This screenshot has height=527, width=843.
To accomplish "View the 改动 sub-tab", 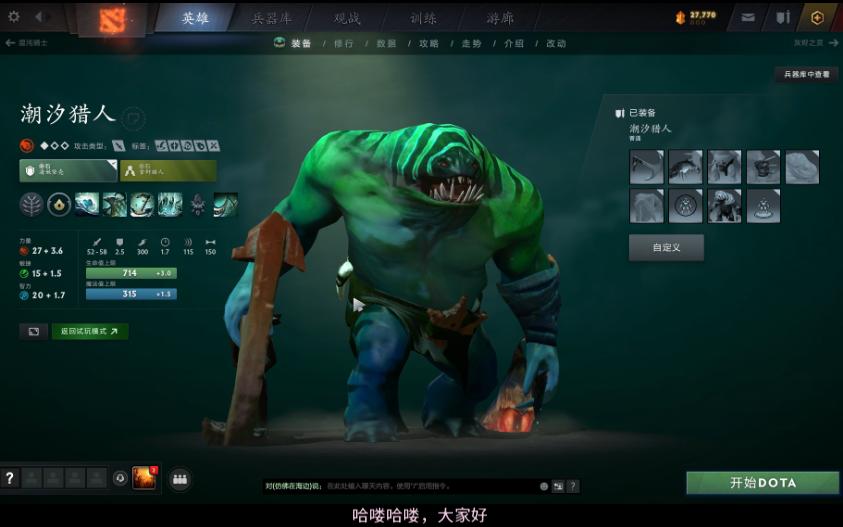I will [556, 44].
